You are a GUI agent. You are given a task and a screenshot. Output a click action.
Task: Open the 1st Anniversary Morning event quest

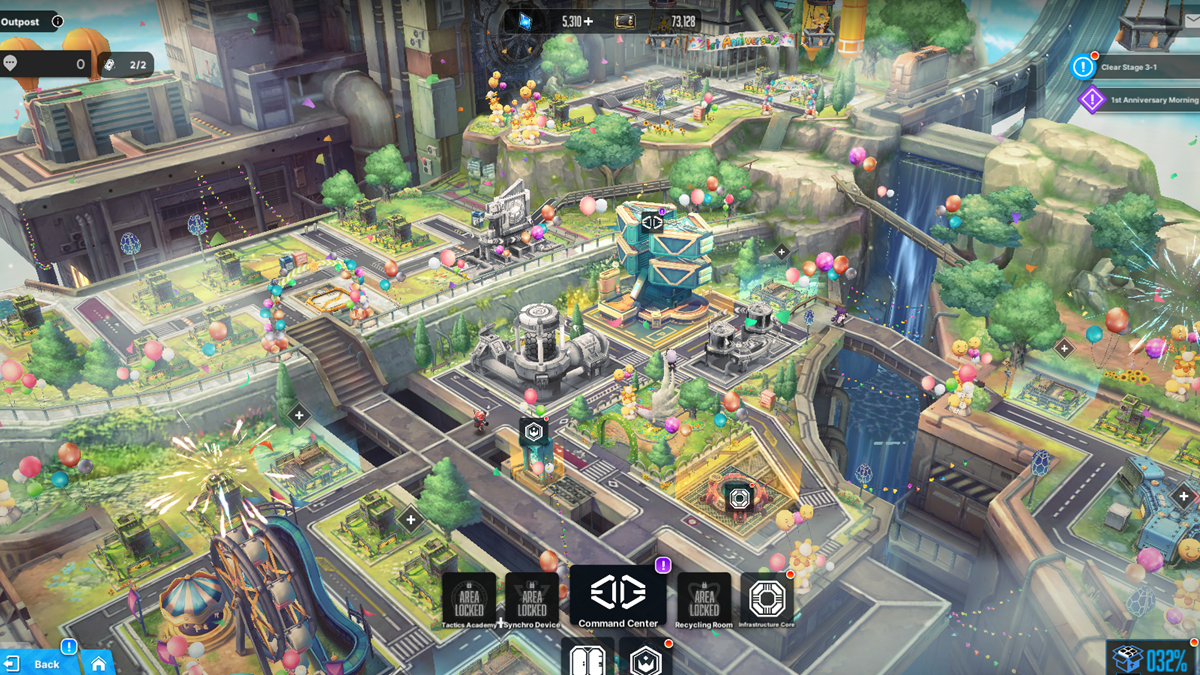point(1140,100)
